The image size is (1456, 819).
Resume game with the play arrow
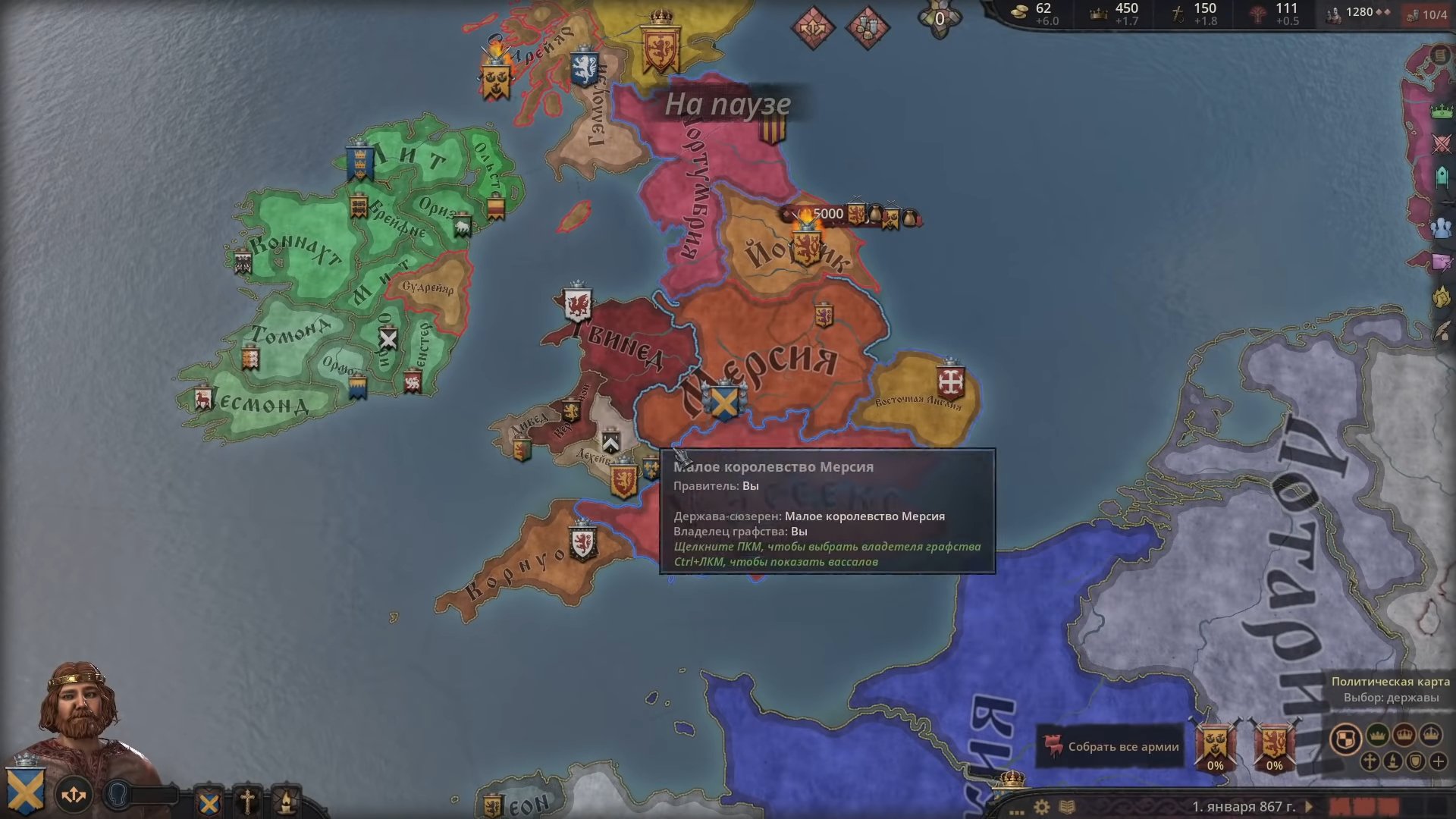(x=1308, y=807)
